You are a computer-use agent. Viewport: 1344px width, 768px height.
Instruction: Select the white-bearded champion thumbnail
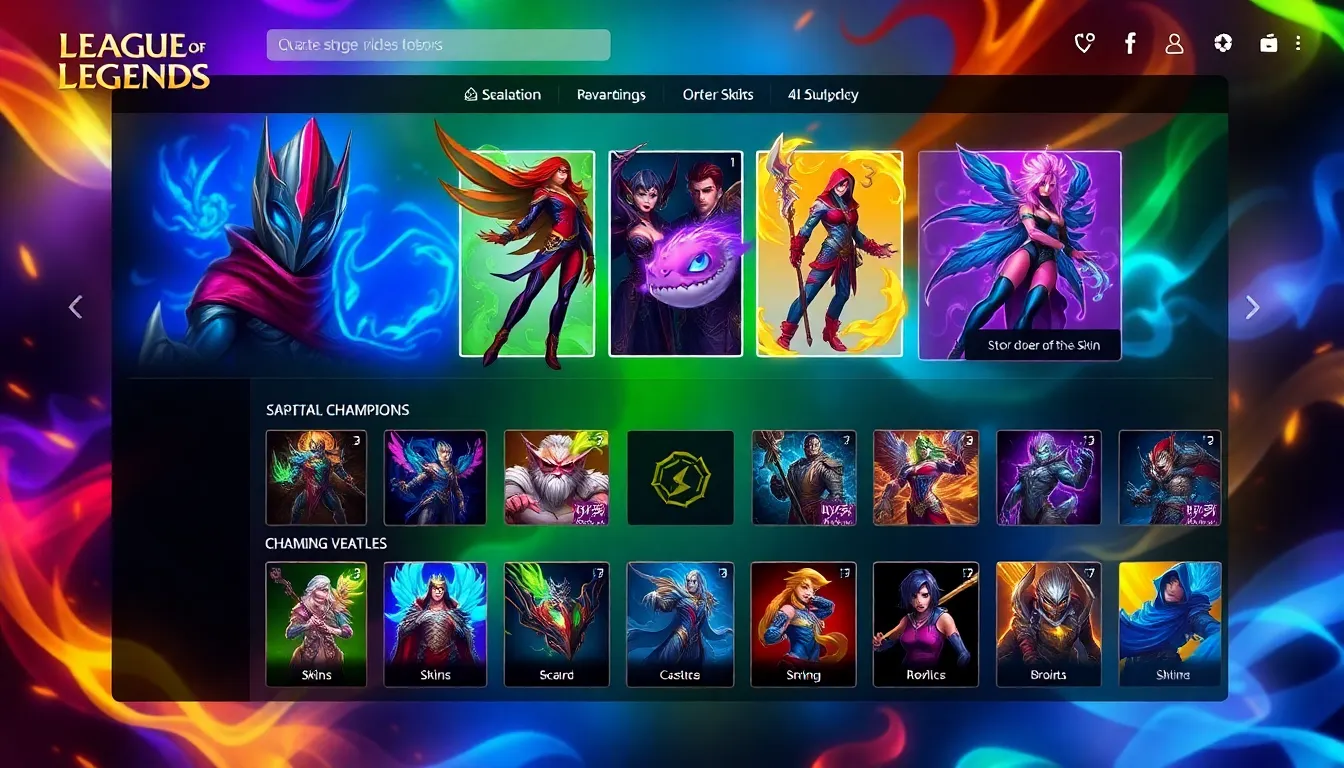556,478
